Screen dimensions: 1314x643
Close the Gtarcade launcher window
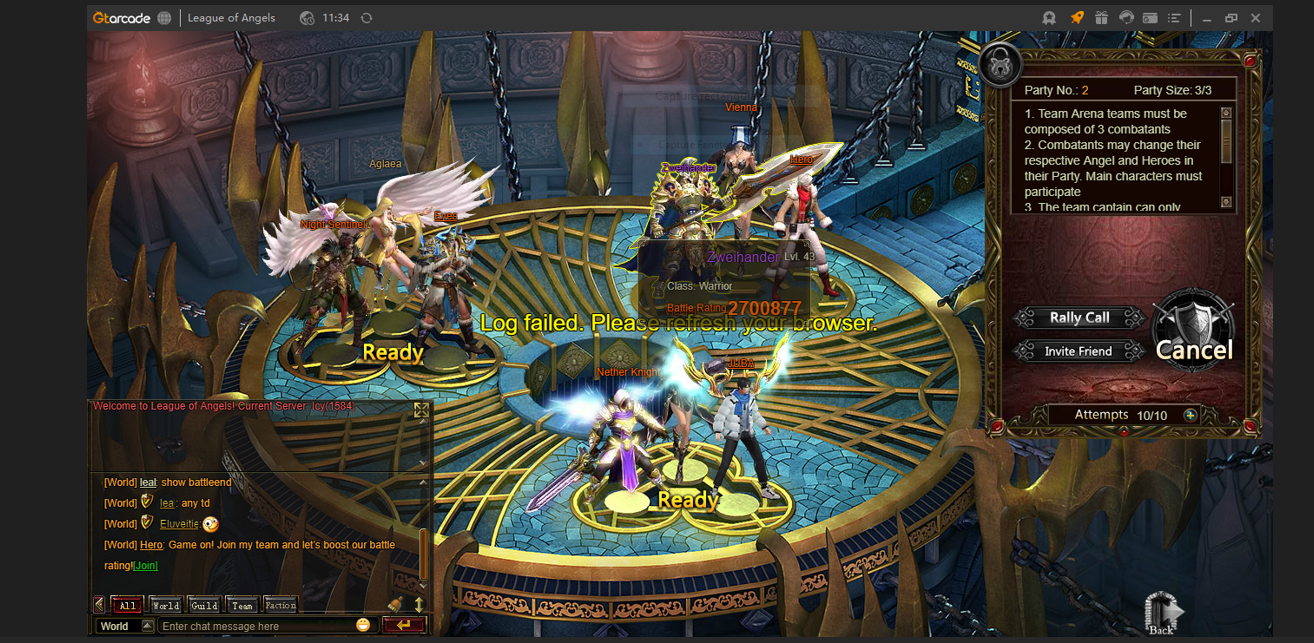click(x=1256, y=18)
